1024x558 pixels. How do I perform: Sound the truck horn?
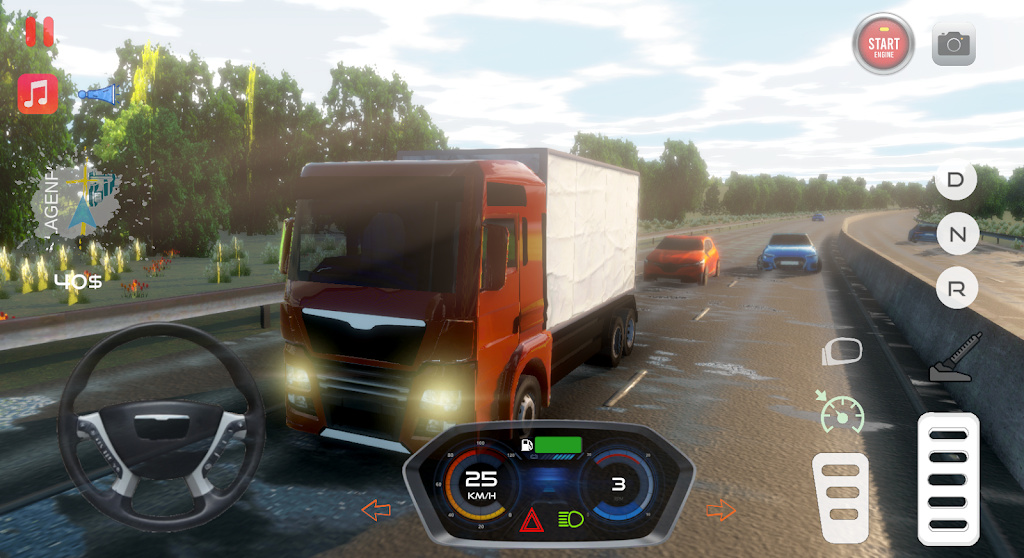98,94
